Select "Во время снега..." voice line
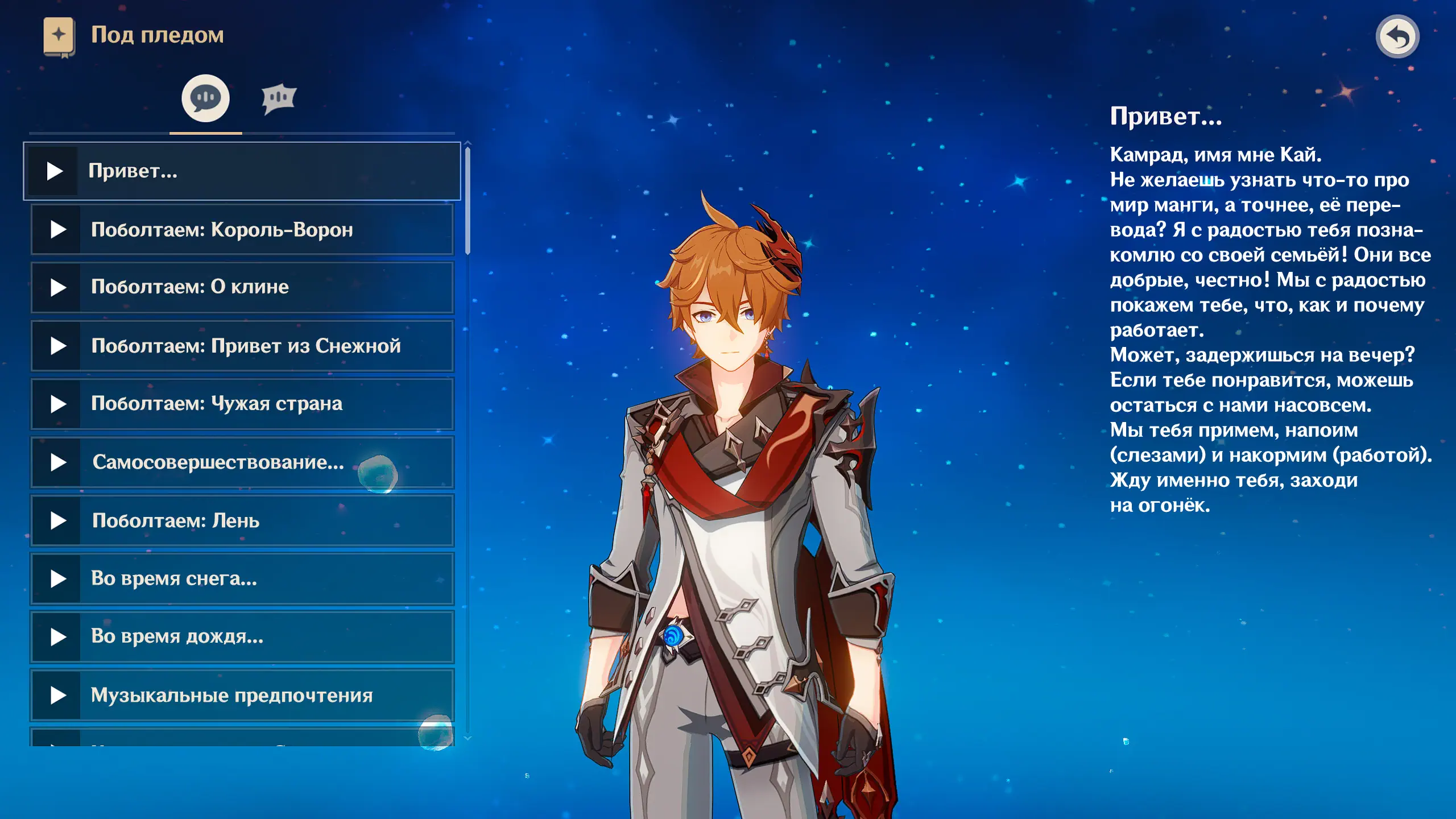The width and height of the screenshot is (1456, 819). click(242, 578)
